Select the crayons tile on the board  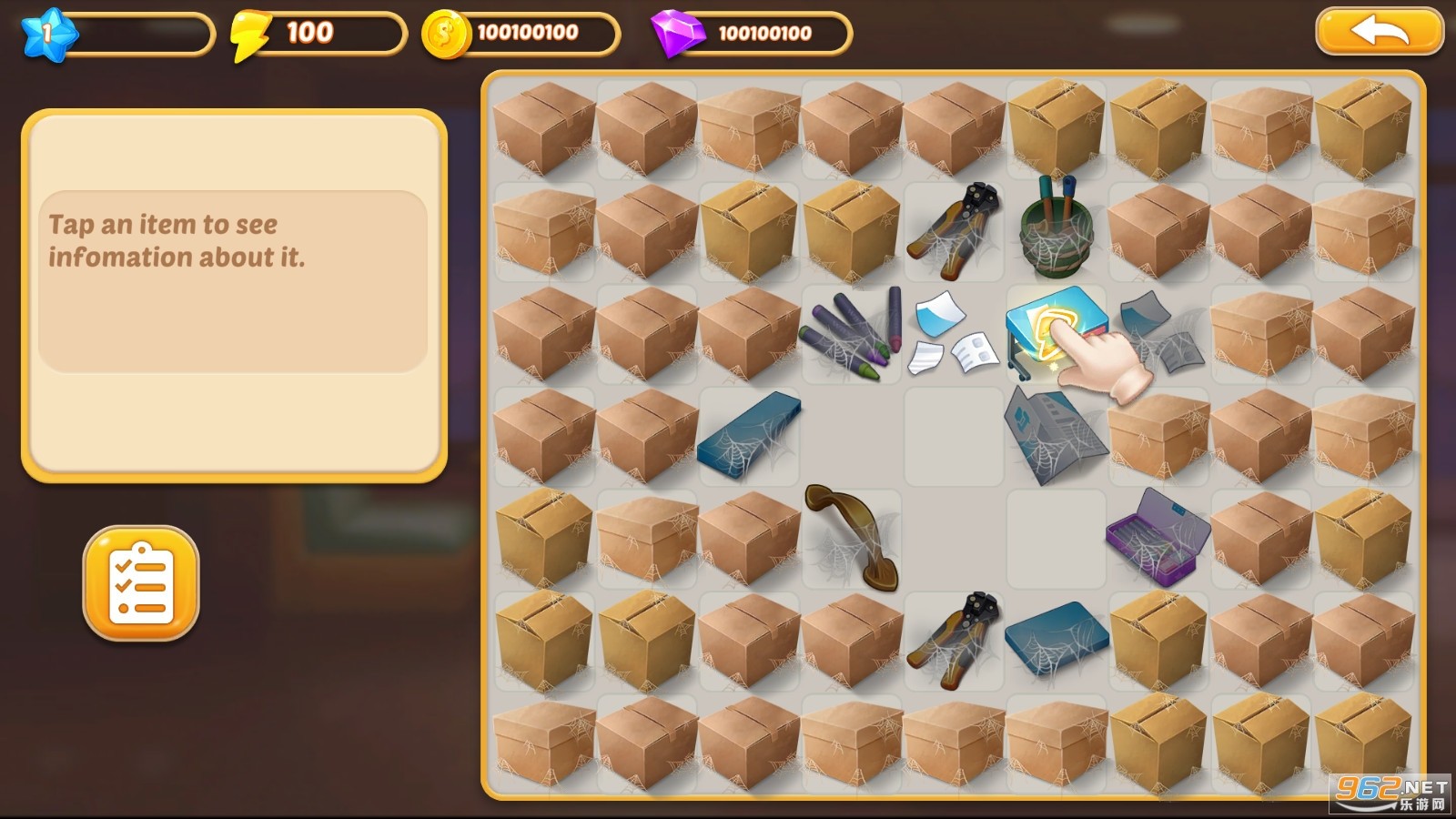click(850, 336)
